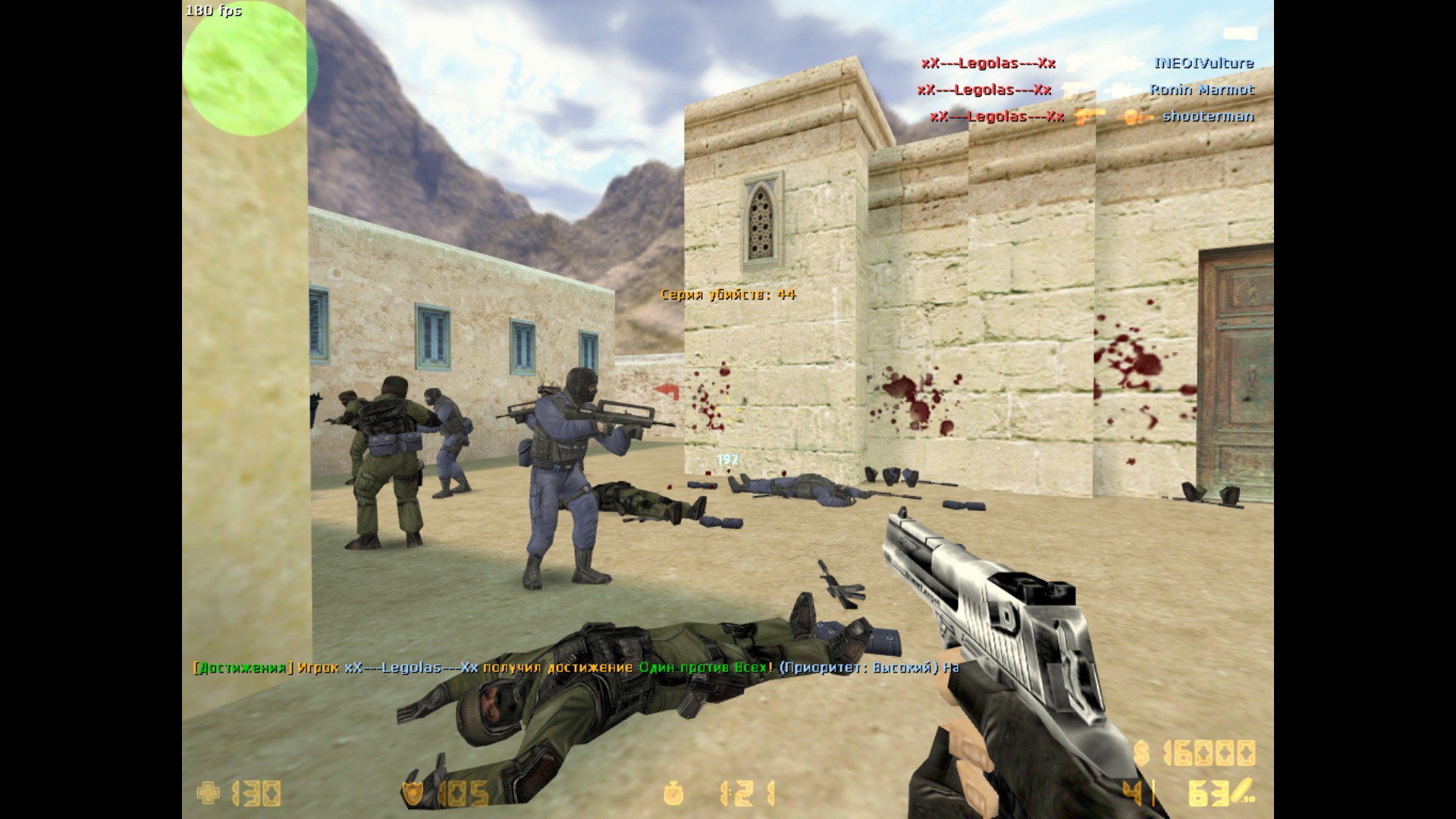The width and height of the screenshot is (1456, 819).
Task: Click the health cross icon
Action: [208, 794]
